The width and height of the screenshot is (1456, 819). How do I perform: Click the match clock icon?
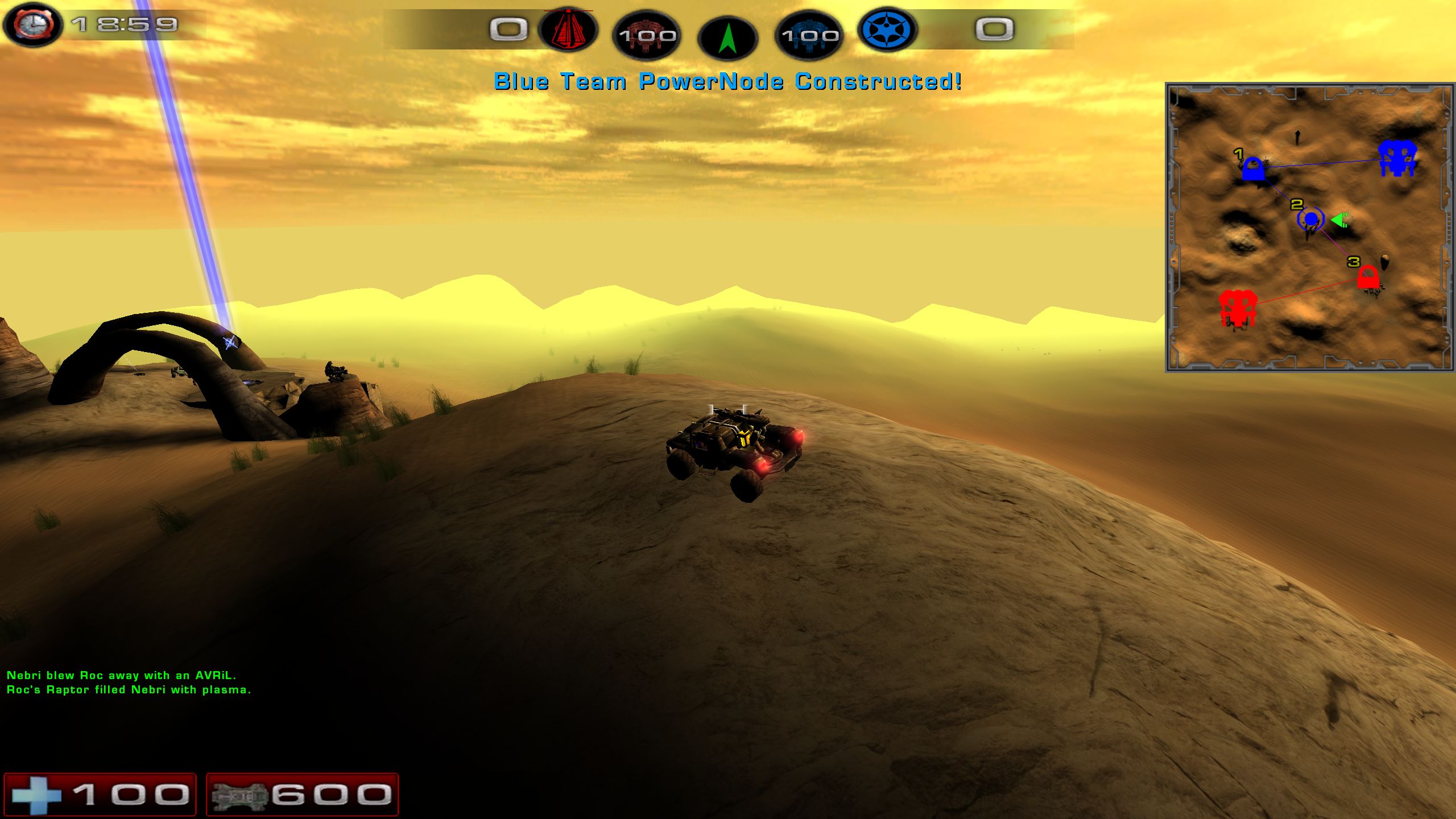click(x=33, y=25)
